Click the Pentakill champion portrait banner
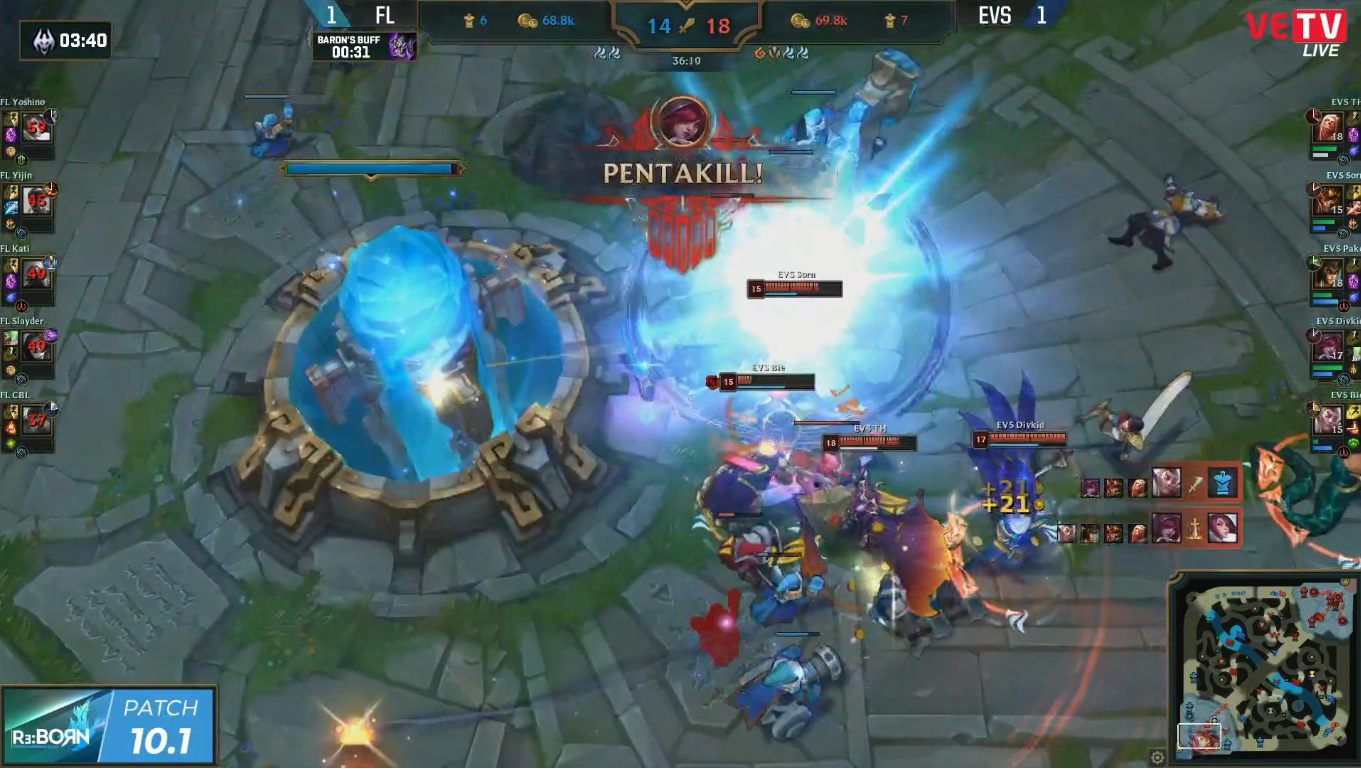This screenshot has height=769, width=1361. 682,122
